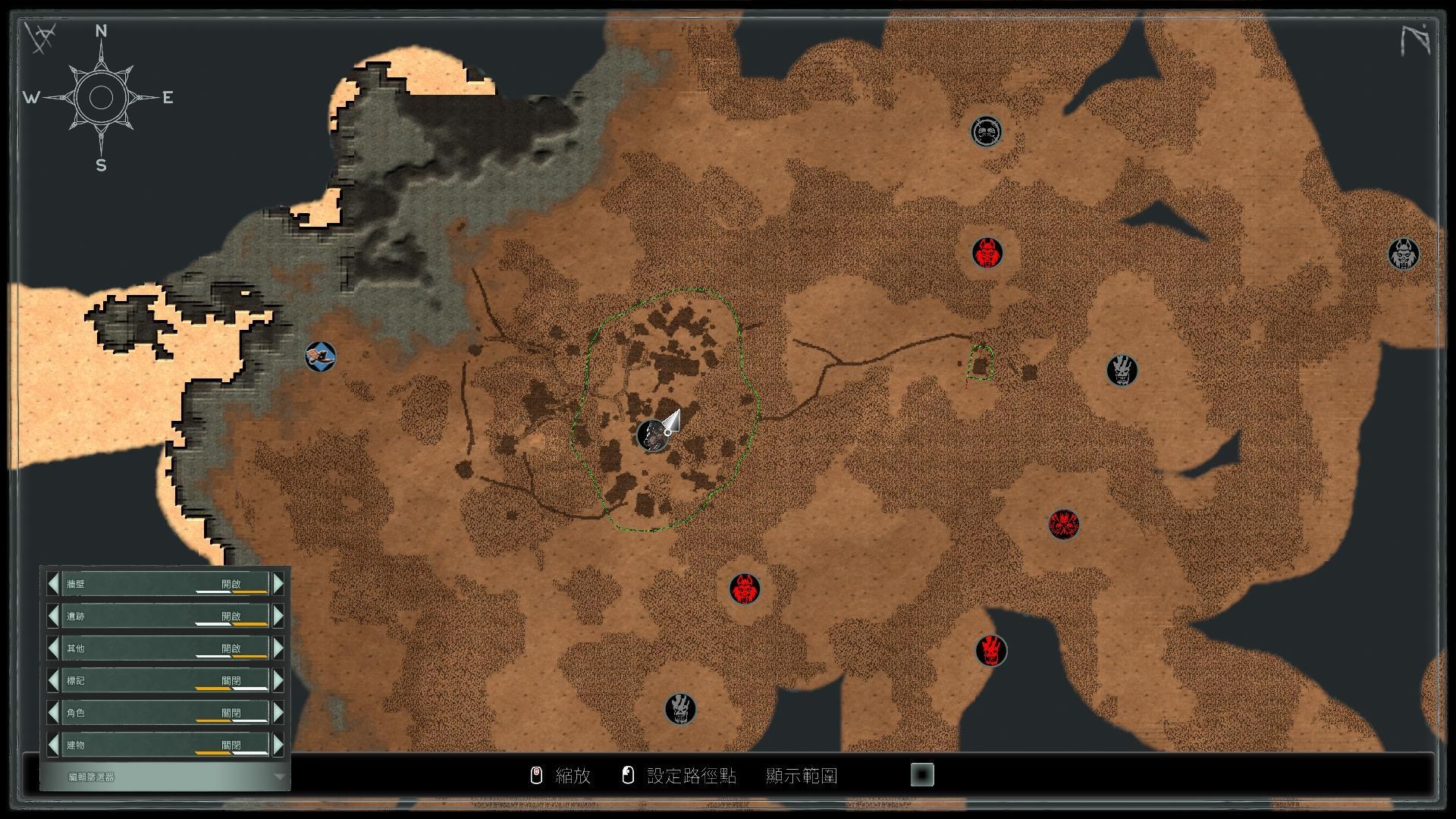Viewport: 1456px width, 819px height.
Task: Click the right arrow on the 牆壁 filter
Action: click(278, 584)
